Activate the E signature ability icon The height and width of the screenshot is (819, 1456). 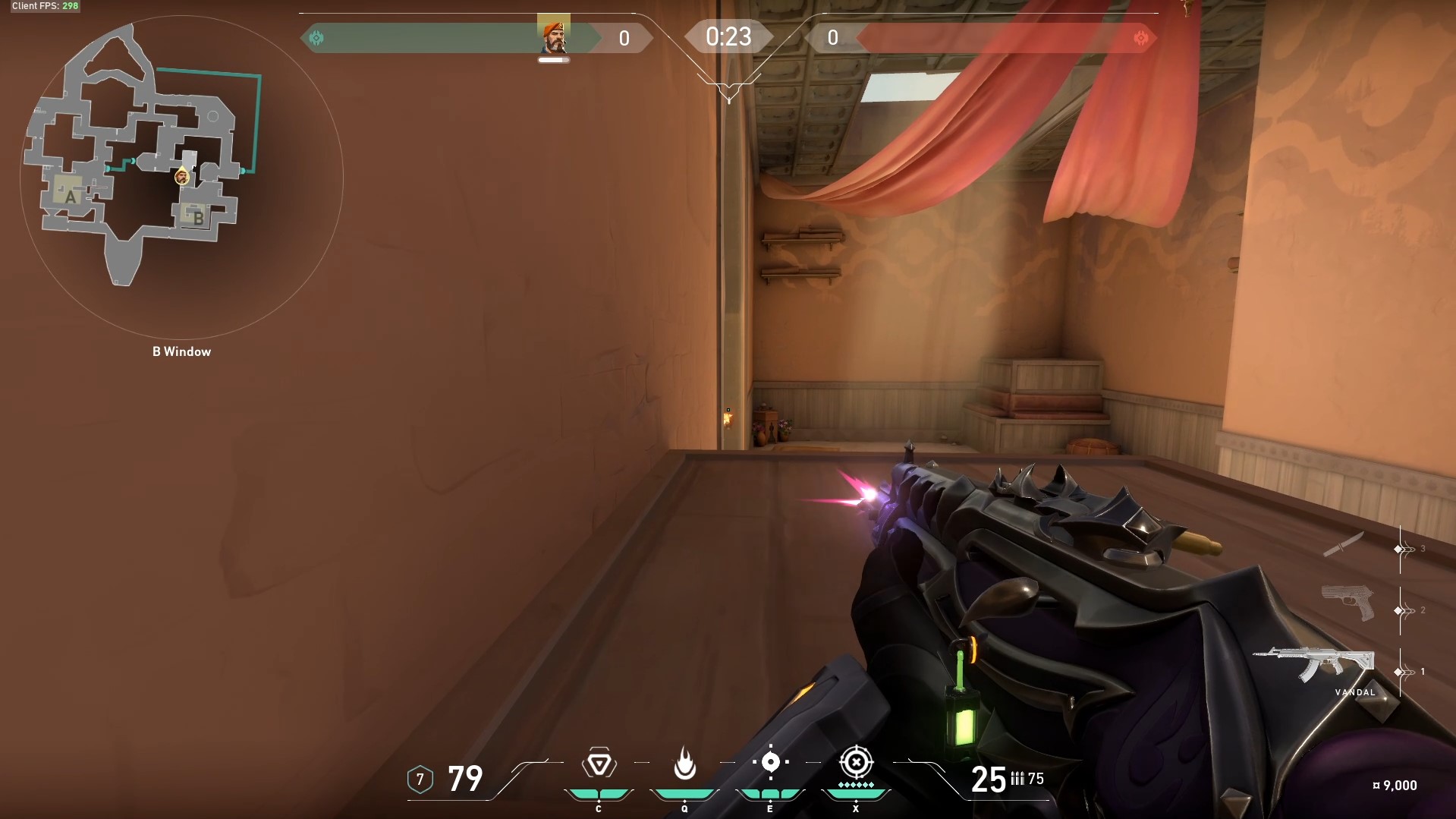click(770, 762)
